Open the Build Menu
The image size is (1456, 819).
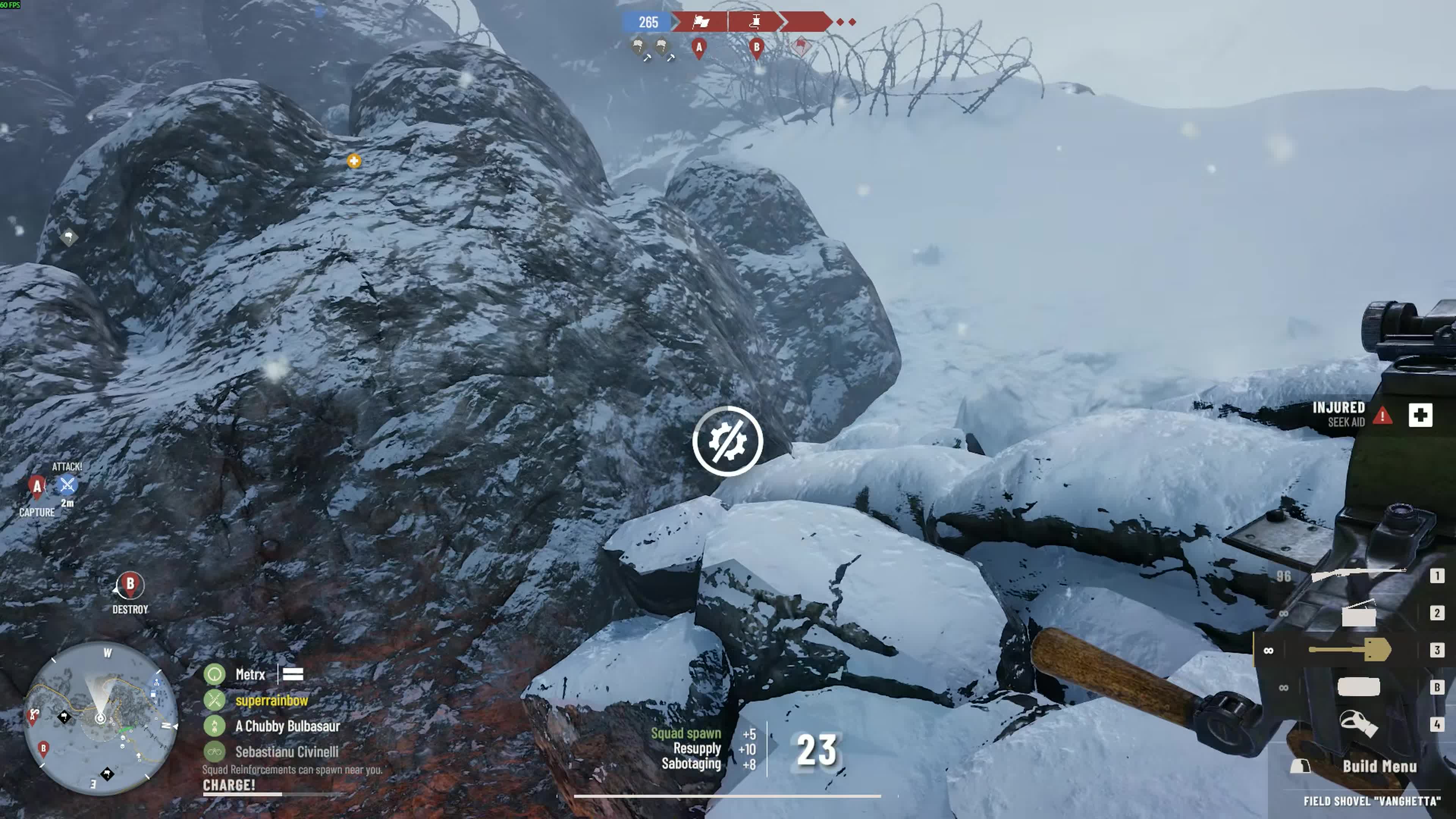pos(1379,767)
